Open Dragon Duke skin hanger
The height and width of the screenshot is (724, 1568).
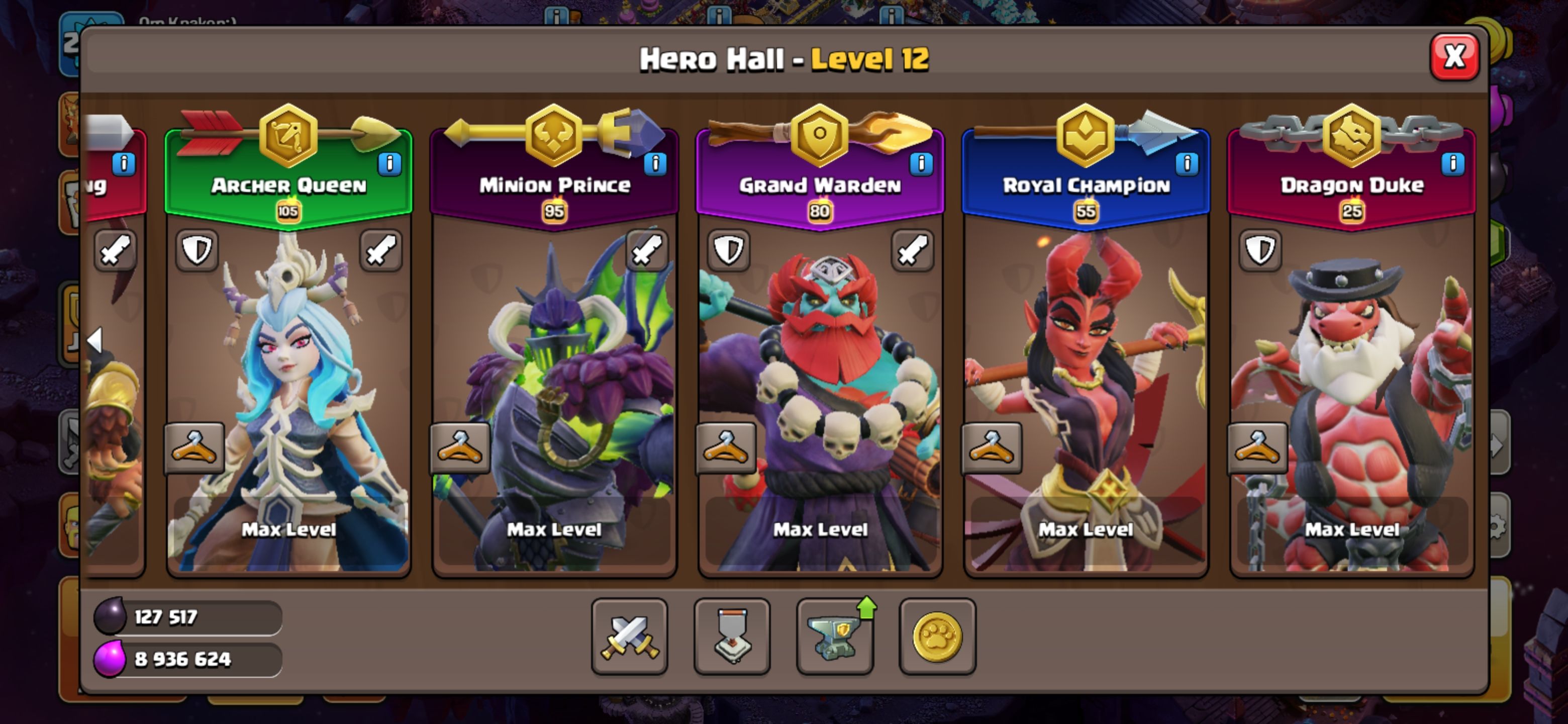point(1257,448)
